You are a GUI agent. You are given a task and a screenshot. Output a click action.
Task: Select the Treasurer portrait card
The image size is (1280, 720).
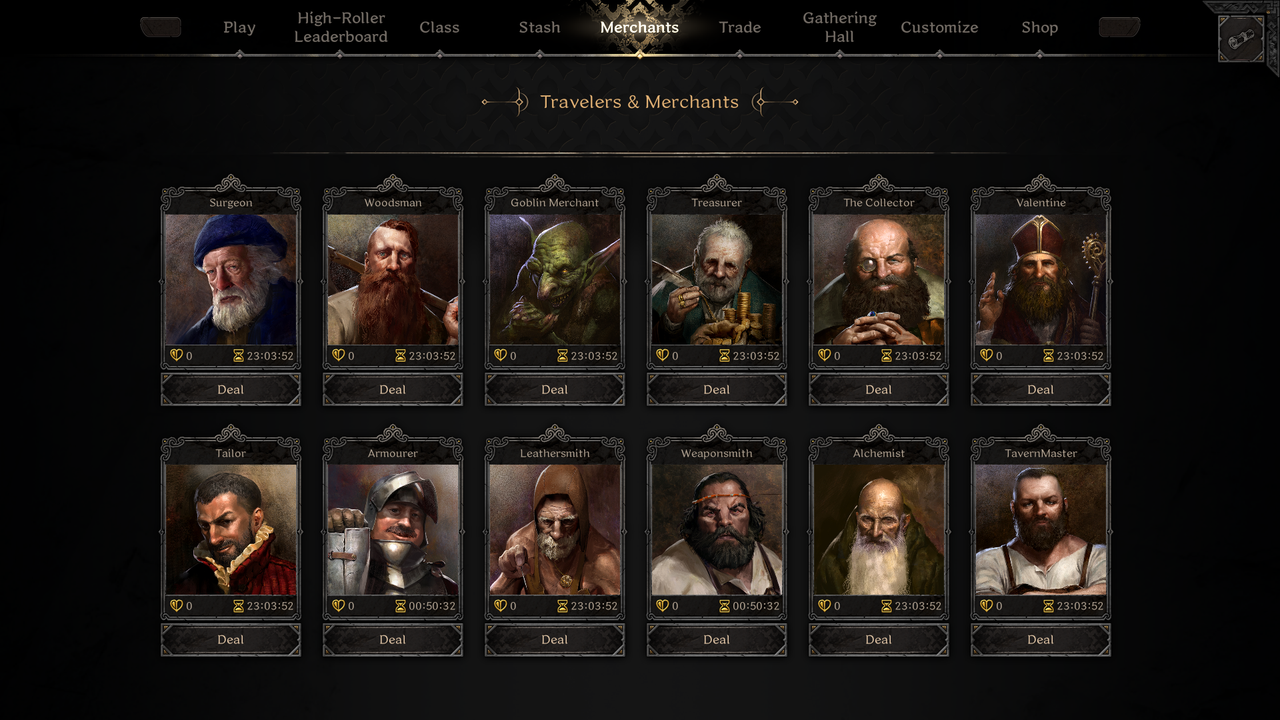717,279
